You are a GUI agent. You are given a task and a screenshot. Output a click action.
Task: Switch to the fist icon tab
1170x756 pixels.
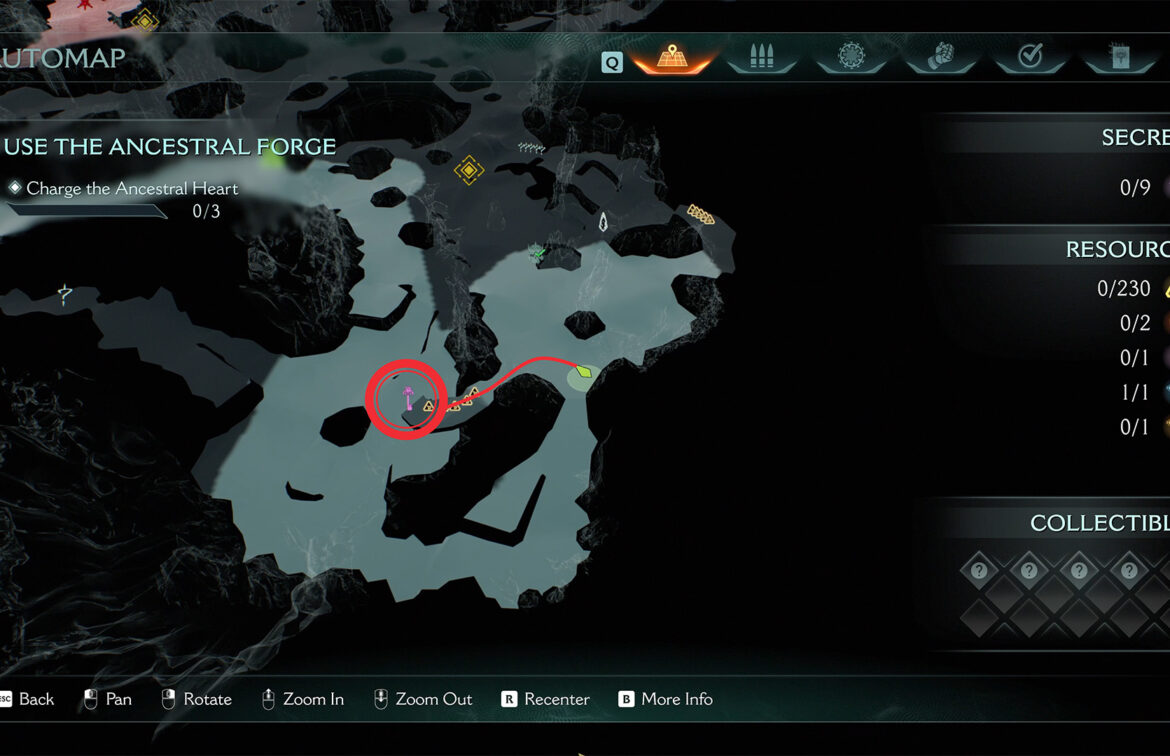pyautogui.click(x=941, y=57)
